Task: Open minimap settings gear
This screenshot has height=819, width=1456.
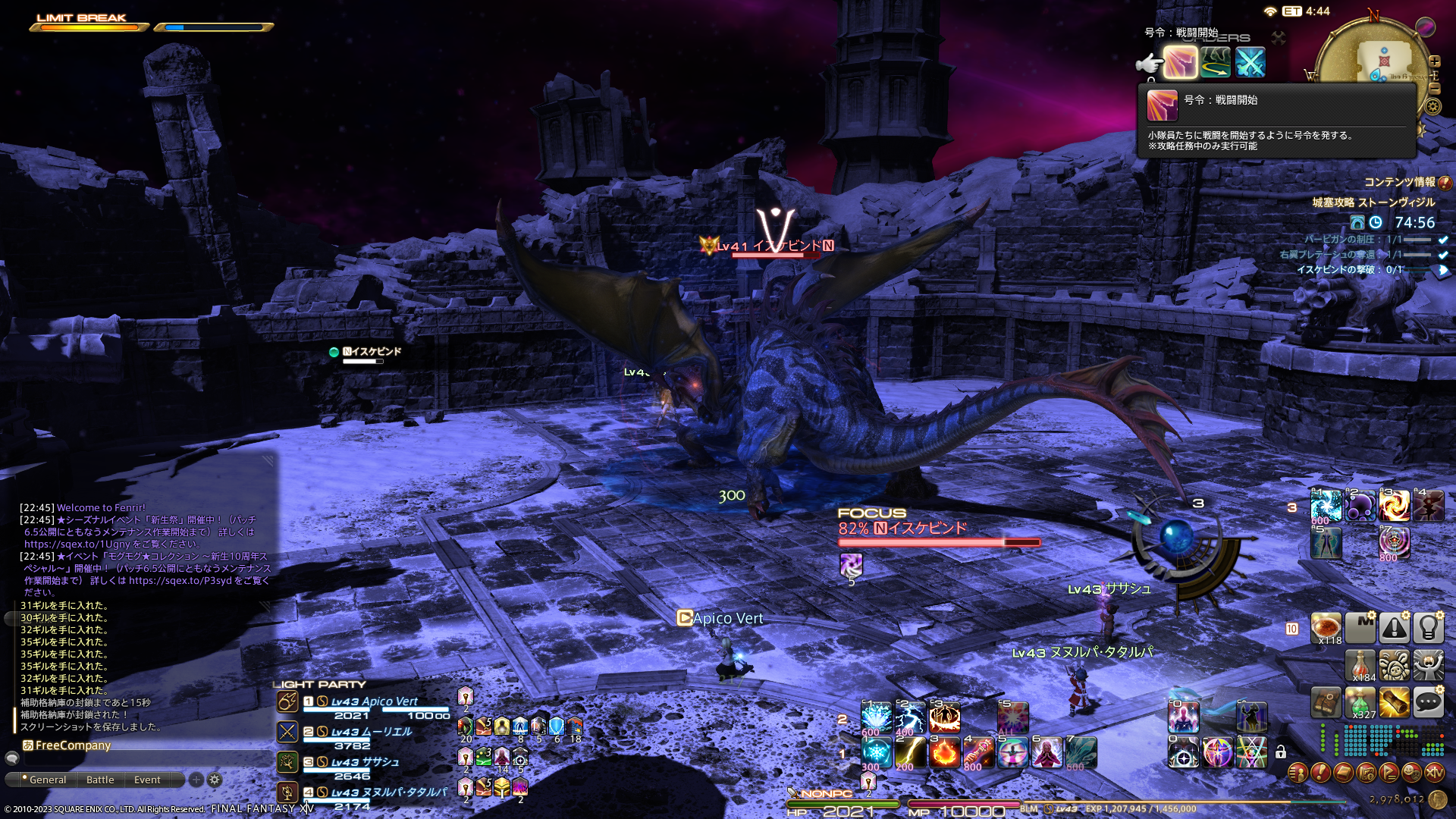Action: [1433, 106]
